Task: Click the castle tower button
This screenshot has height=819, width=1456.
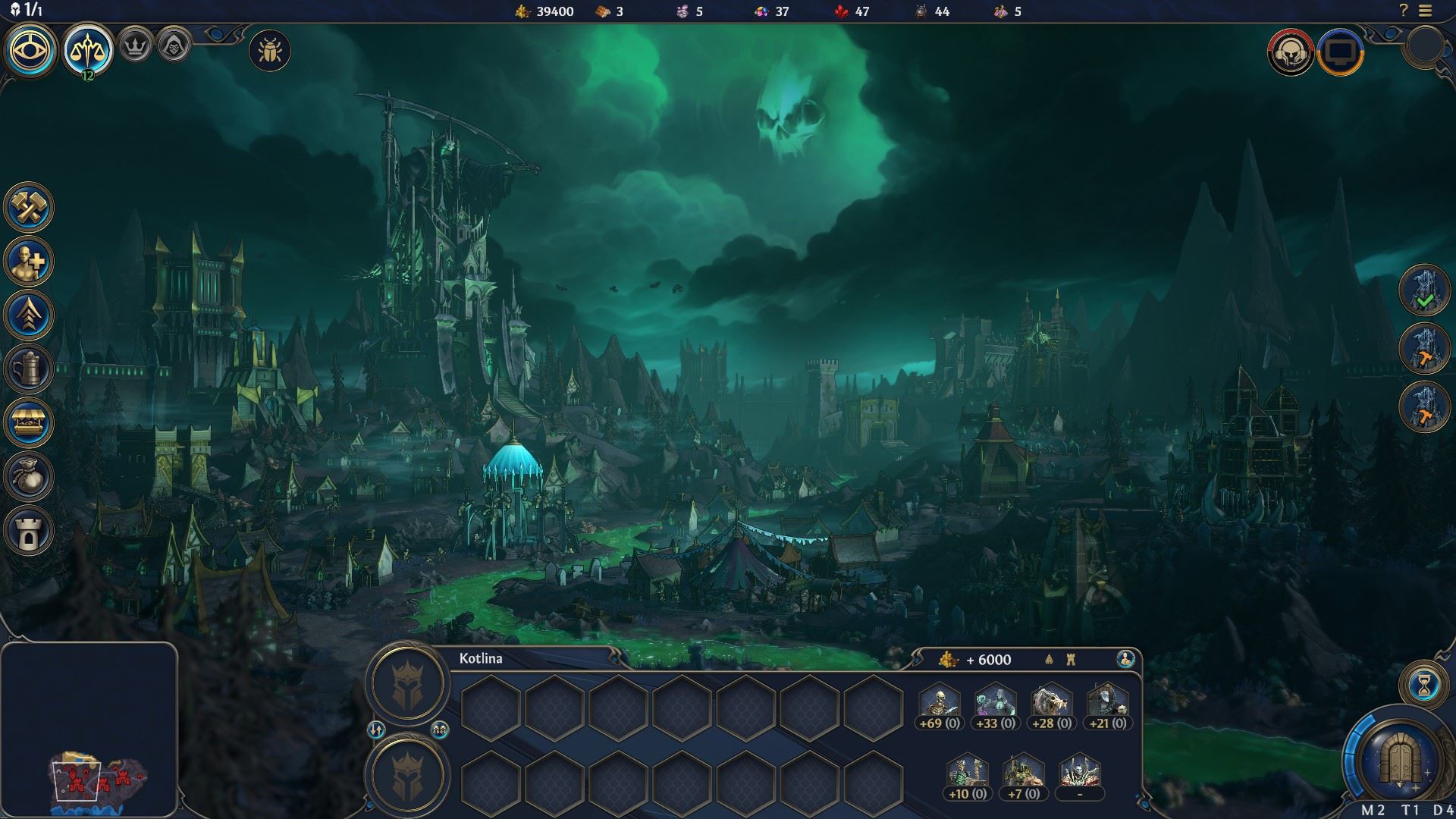Action: [29, 530]
